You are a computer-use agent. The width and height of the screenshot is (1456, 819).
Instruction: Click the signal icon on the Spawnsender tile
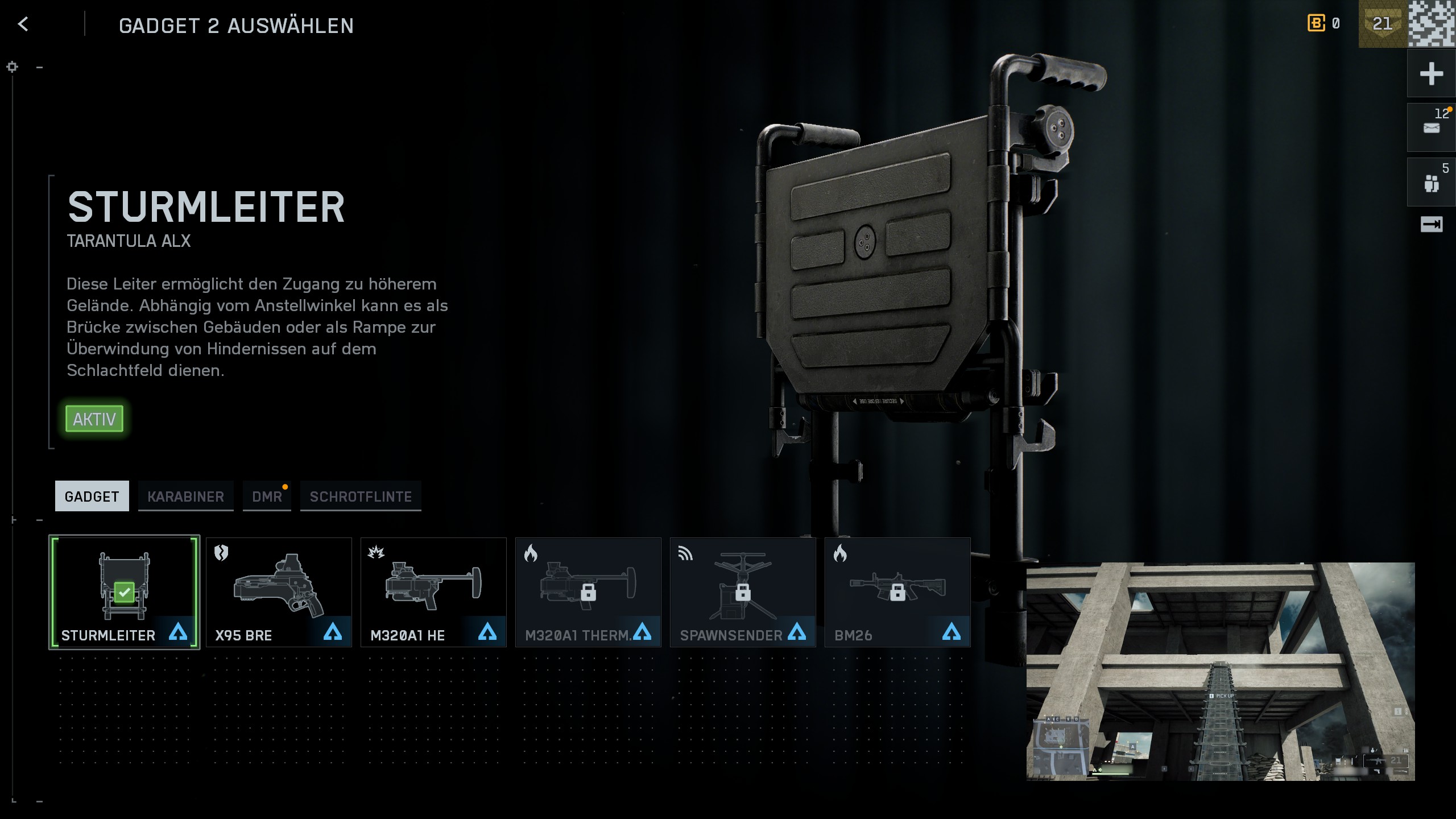[x=685, y=554]
